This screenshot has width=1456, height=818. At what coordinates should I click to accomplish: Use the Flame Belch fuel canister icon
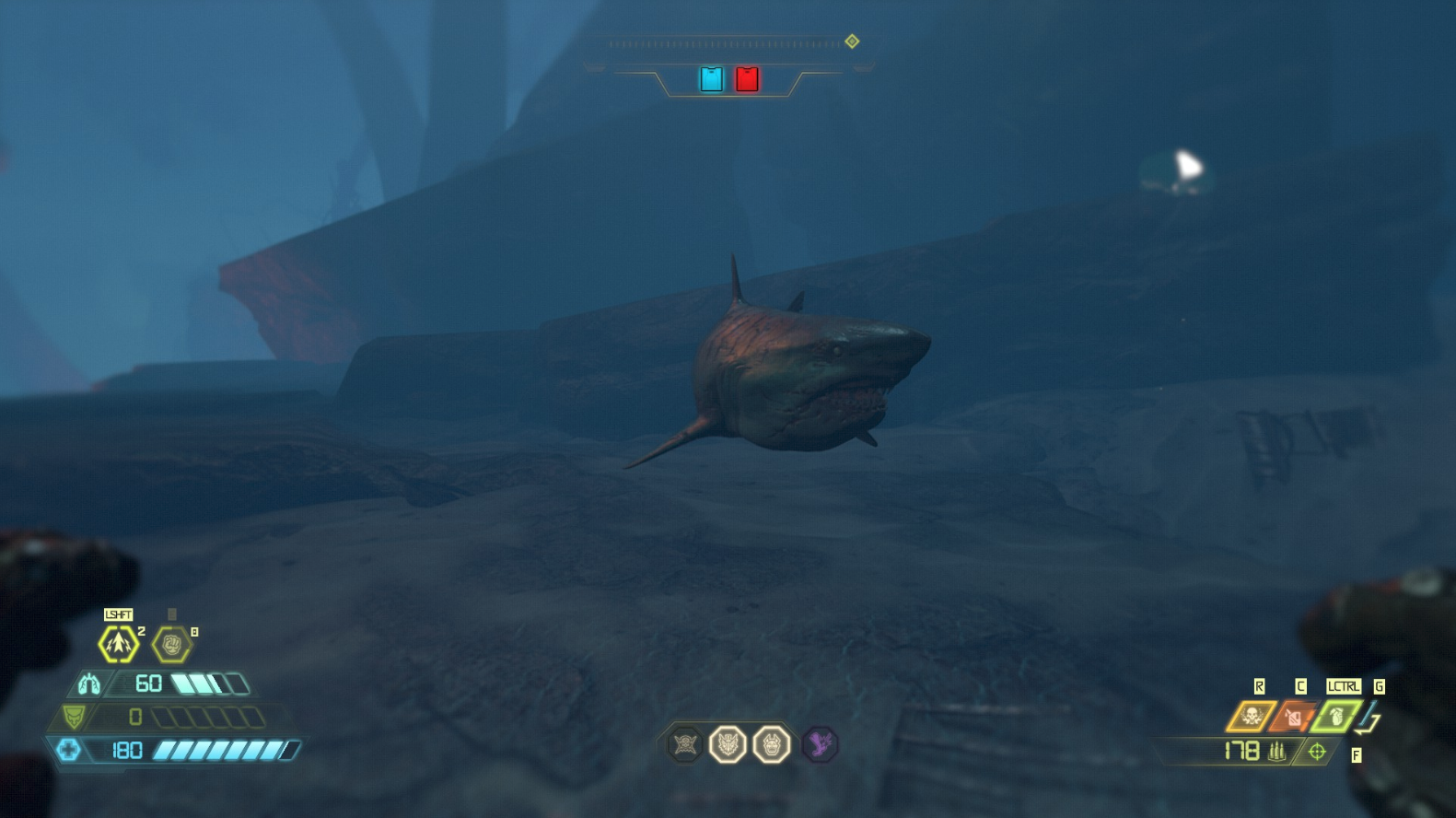click(1293, 717)
